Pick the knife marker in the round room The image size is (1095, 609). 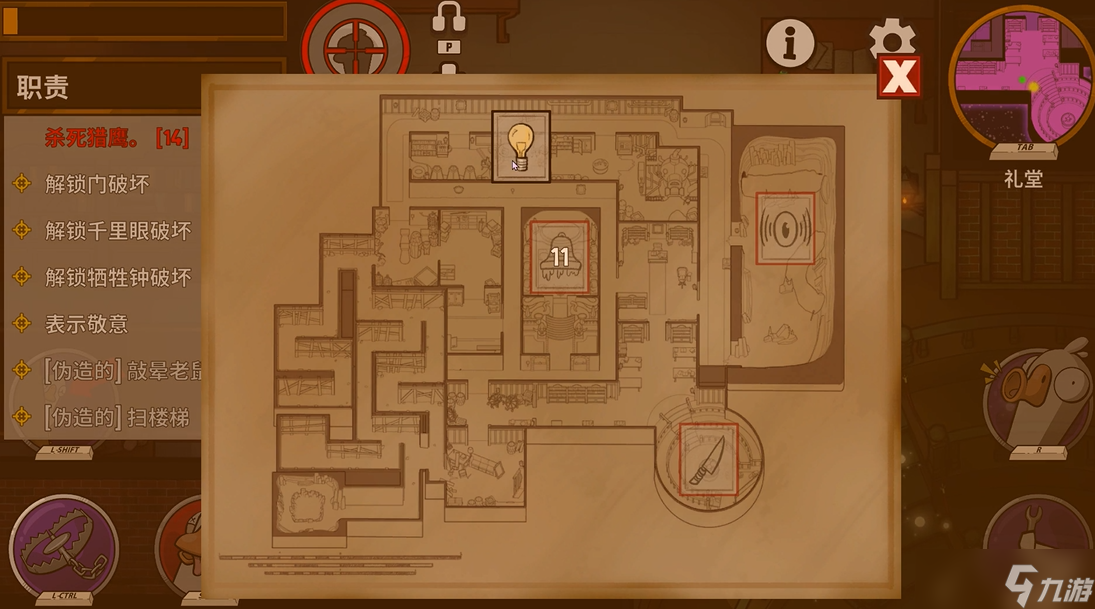[x=709, y=459]
